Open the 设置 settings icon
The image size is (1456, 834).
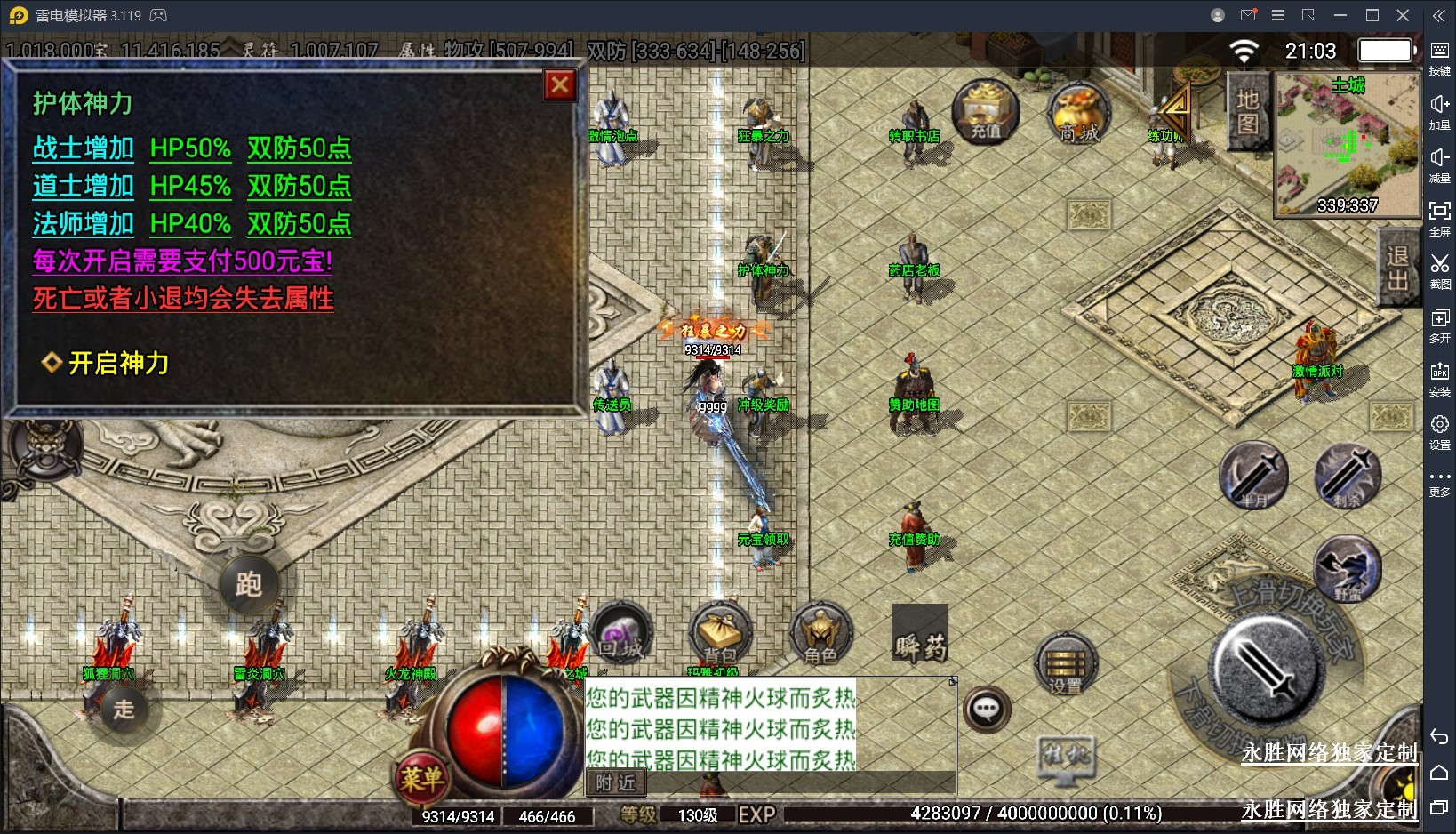[x=1066, y=664]
